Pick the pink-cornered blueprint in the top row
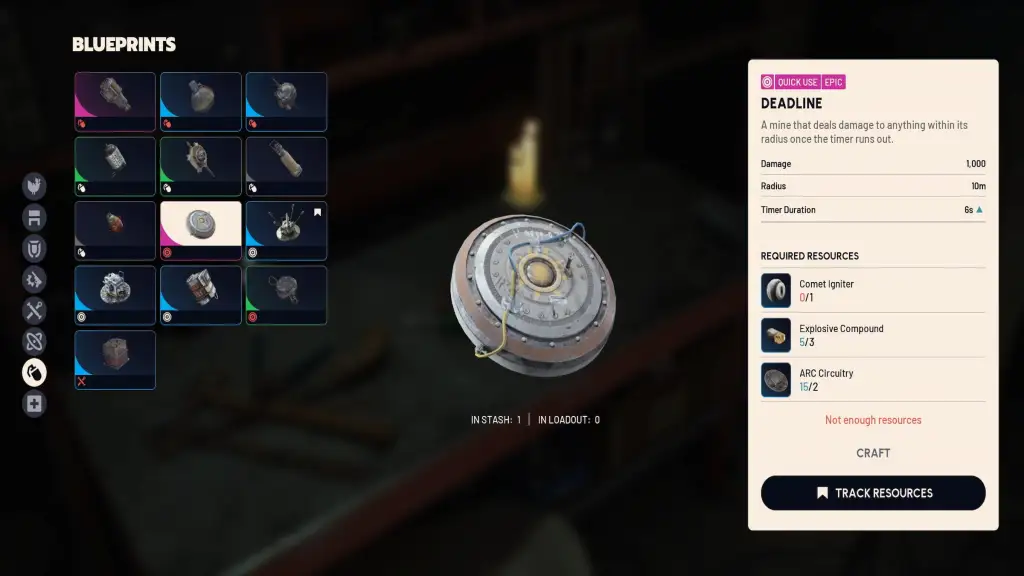 point(115,101)
